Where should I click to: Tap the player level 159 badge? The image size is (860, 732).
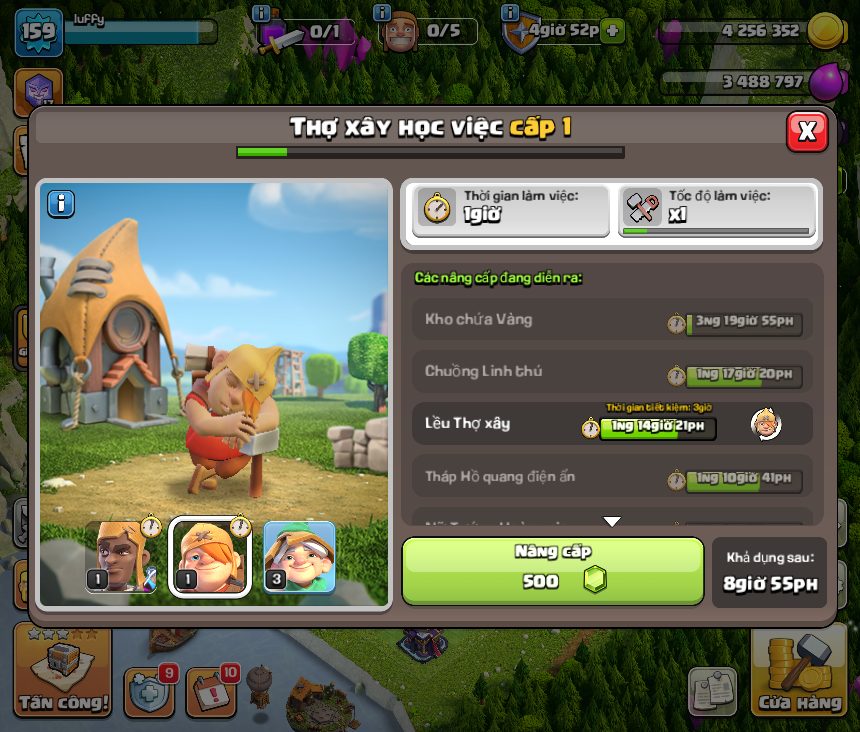click(x=38, y=34)
